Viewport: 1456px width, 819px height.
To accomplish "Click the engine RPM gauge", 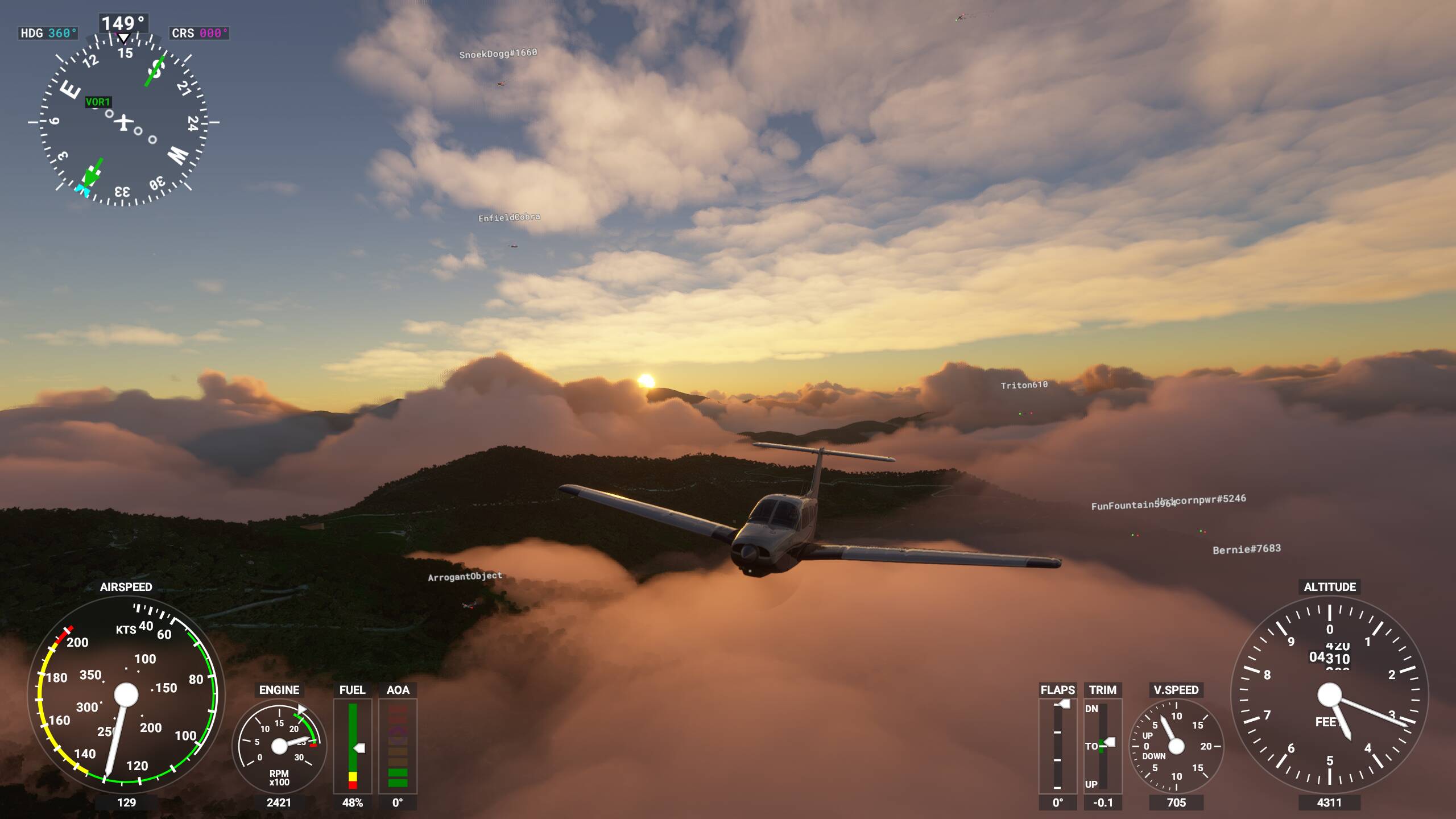I will point(279,746).
